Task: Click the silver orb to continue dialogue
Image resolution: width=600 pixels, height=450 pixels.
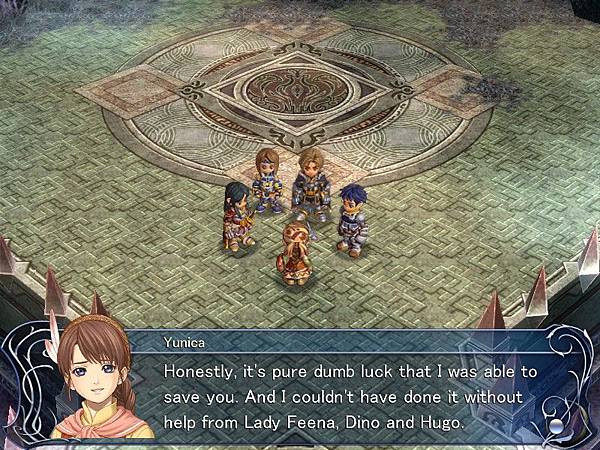Action: 557,425
